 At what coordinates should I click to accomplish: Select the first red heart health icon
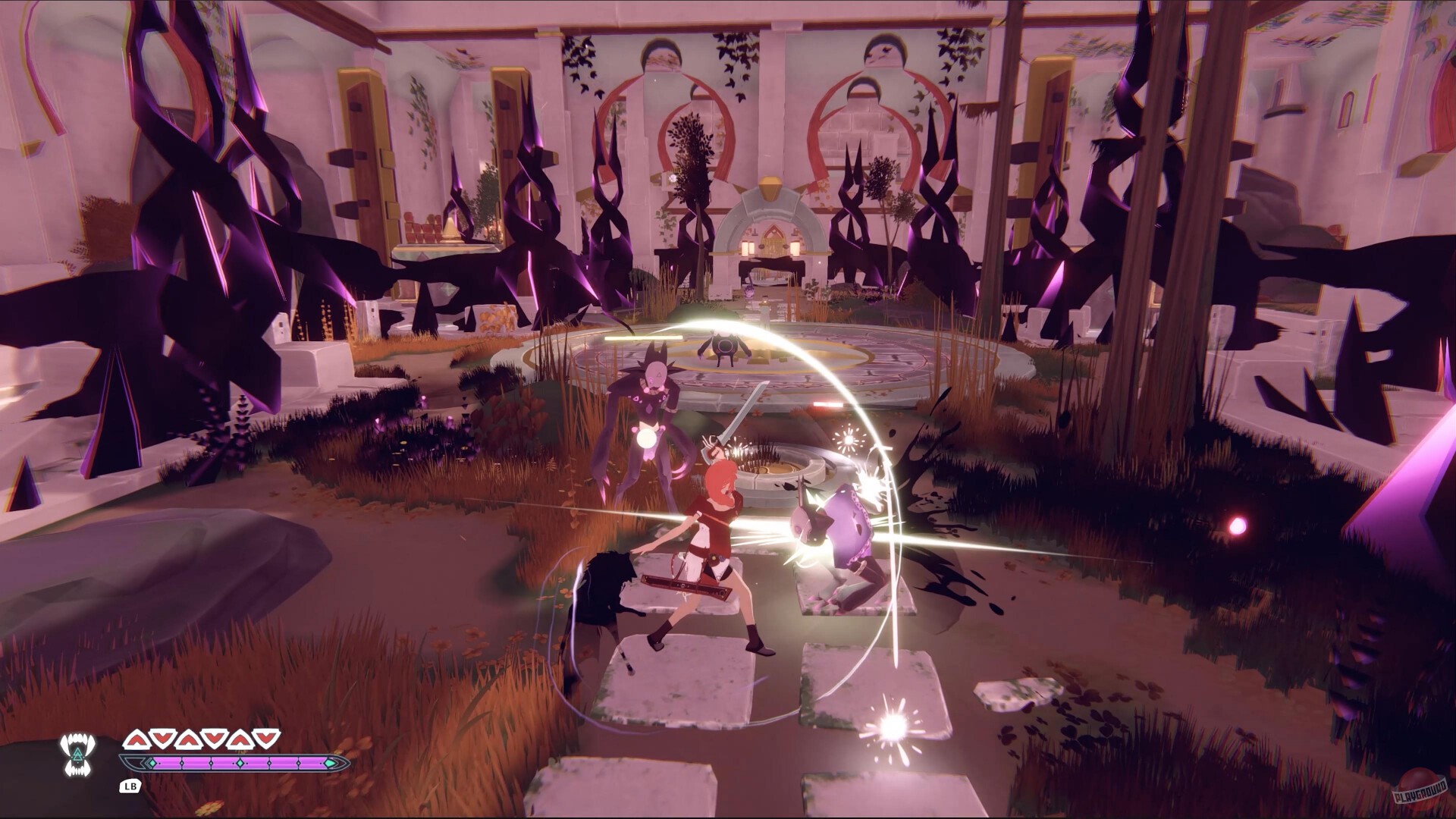tap(136, 739)
